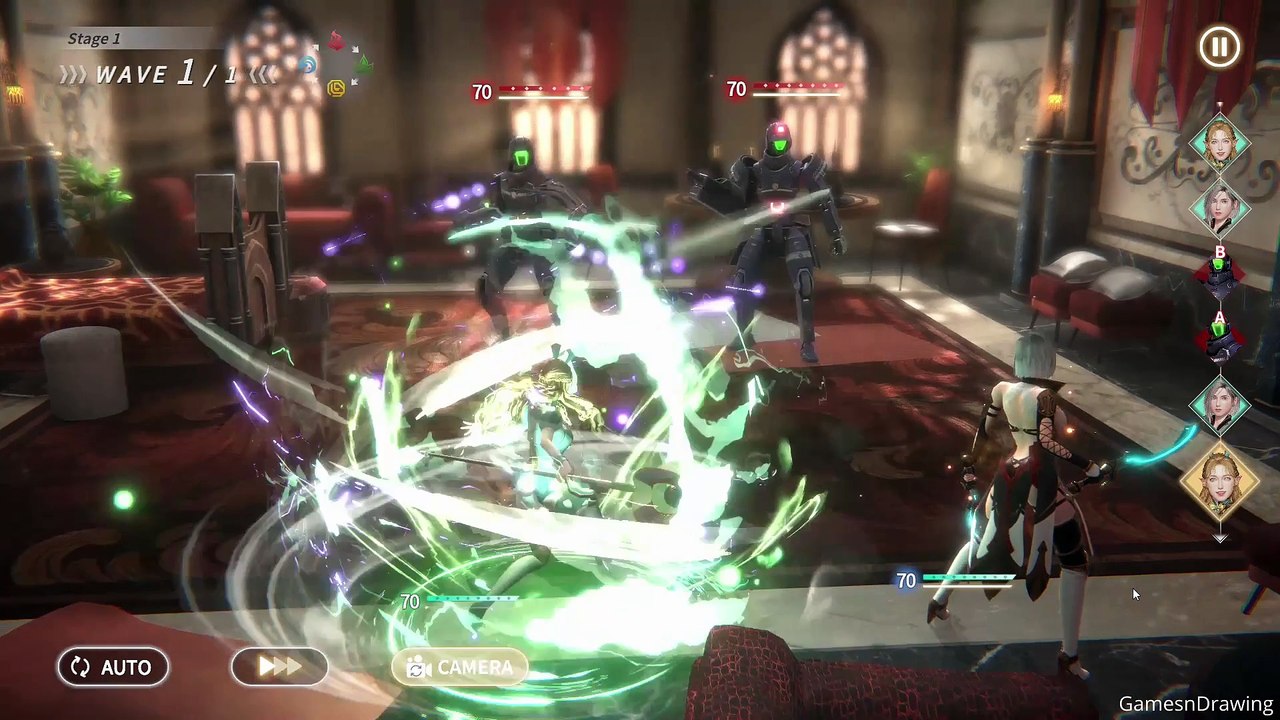Pause the battle
This screenshot has height=720, width=1280.
(x=1219, y=47)
